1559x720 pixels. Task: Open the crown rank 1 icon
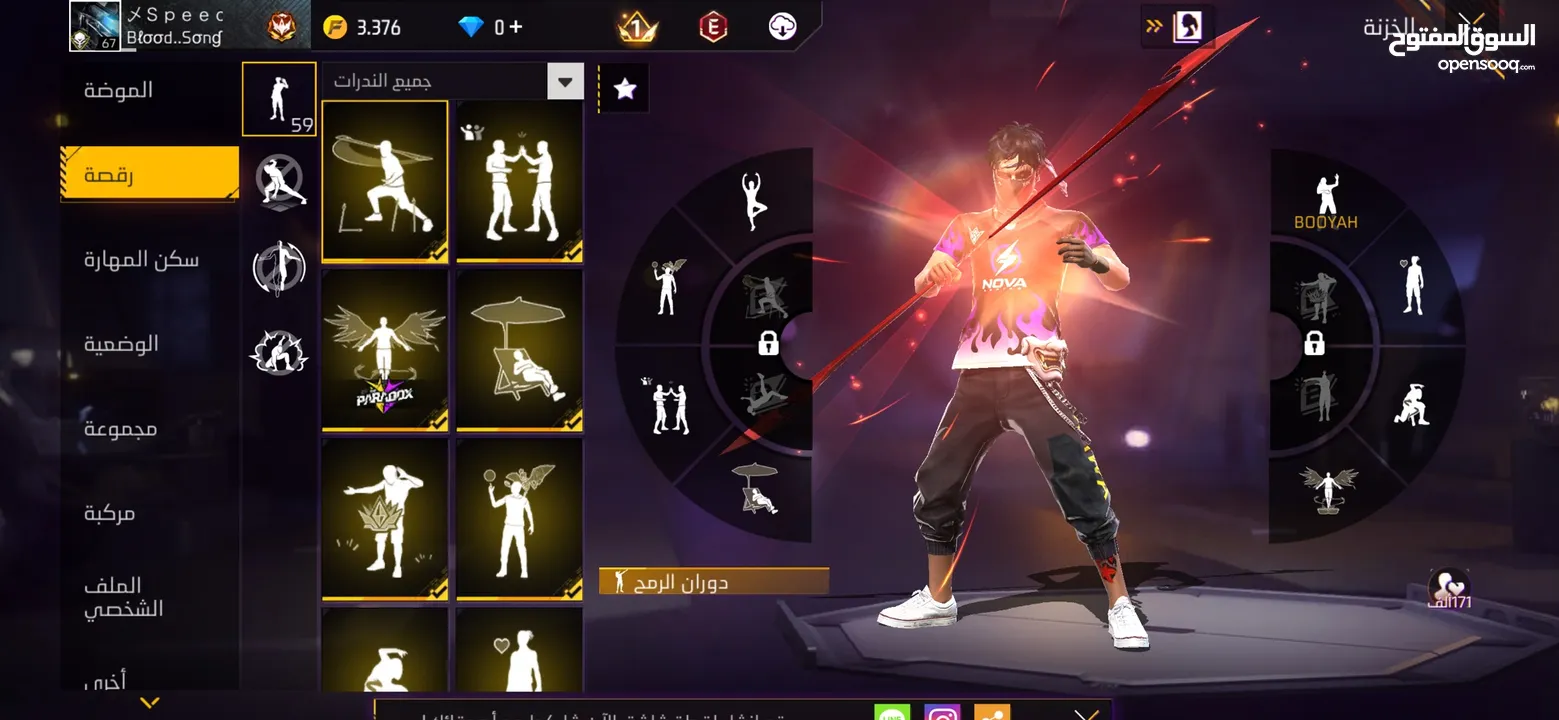point(637,27)
